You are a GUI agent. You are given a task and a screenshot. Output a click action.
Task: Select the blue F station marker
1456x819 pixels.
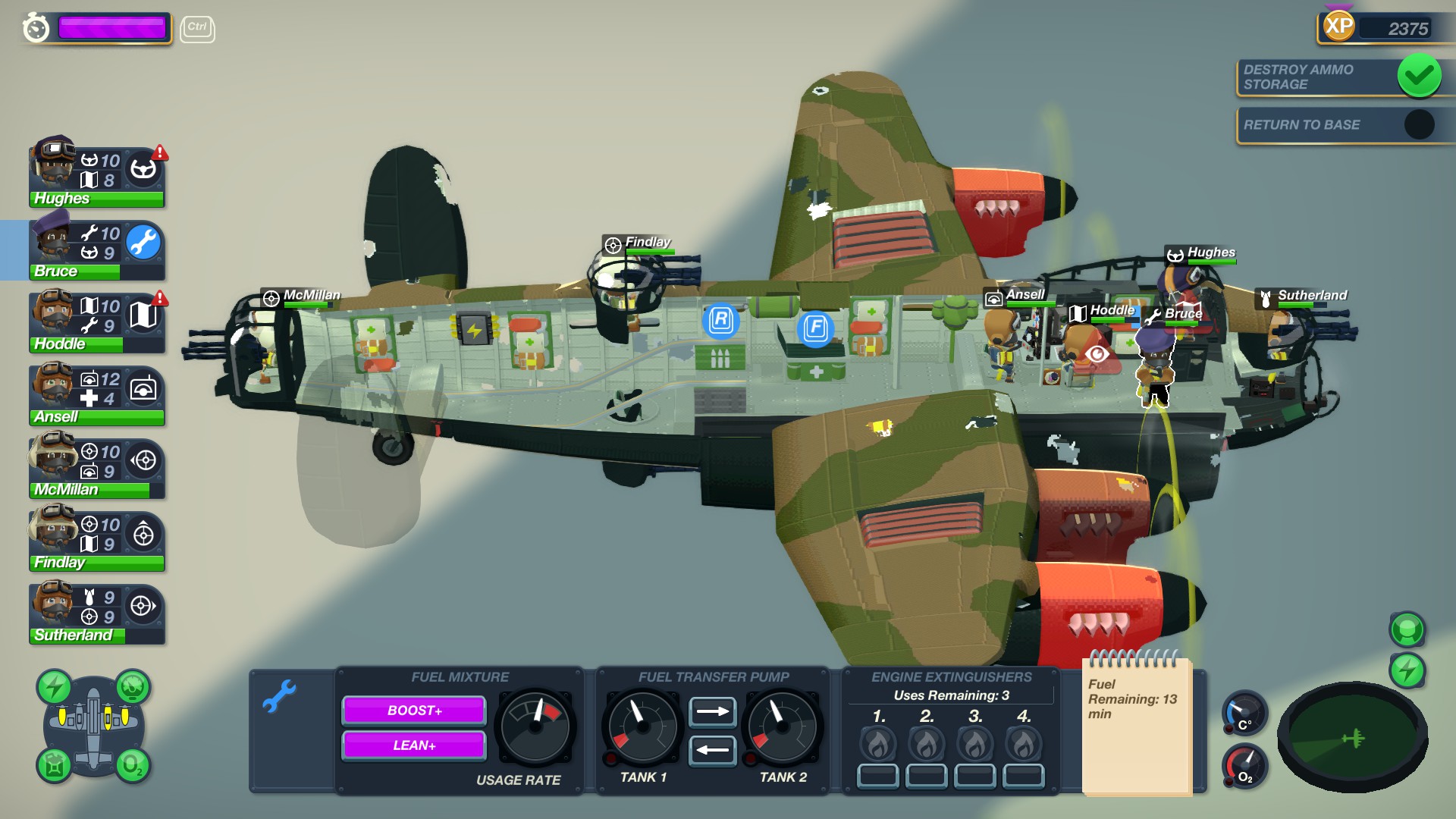tap(816, 328)
